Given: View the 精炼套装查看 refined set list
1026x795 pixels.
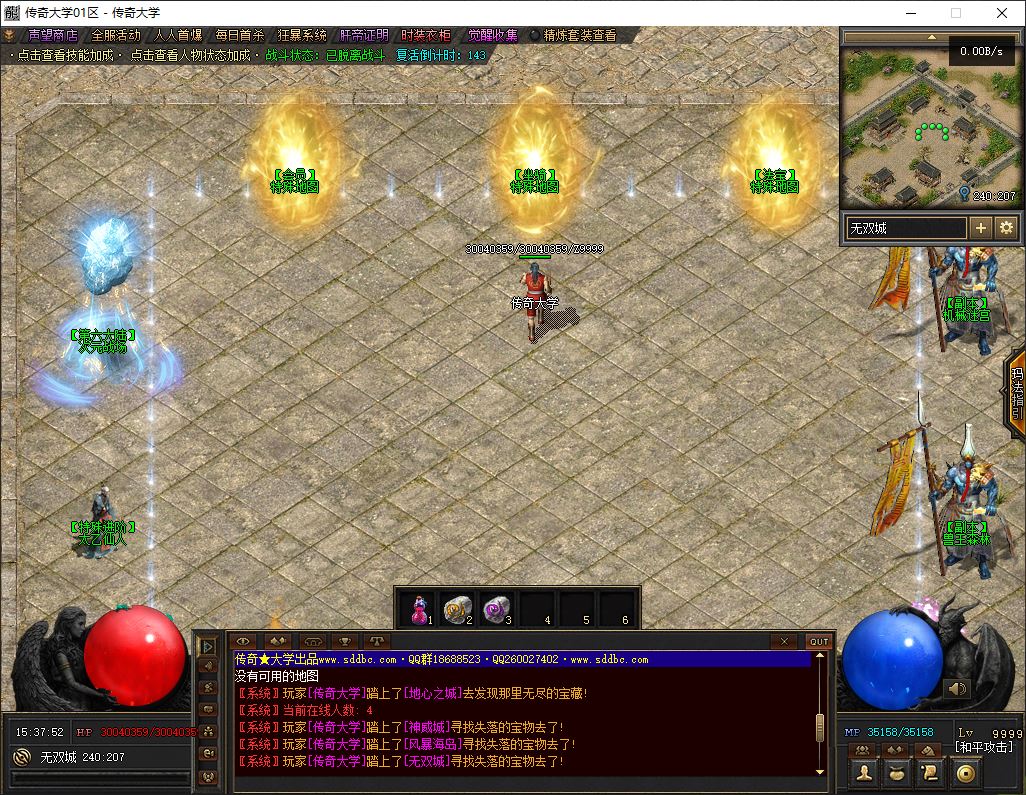Looking at the screenshot, I should point(579,35).
